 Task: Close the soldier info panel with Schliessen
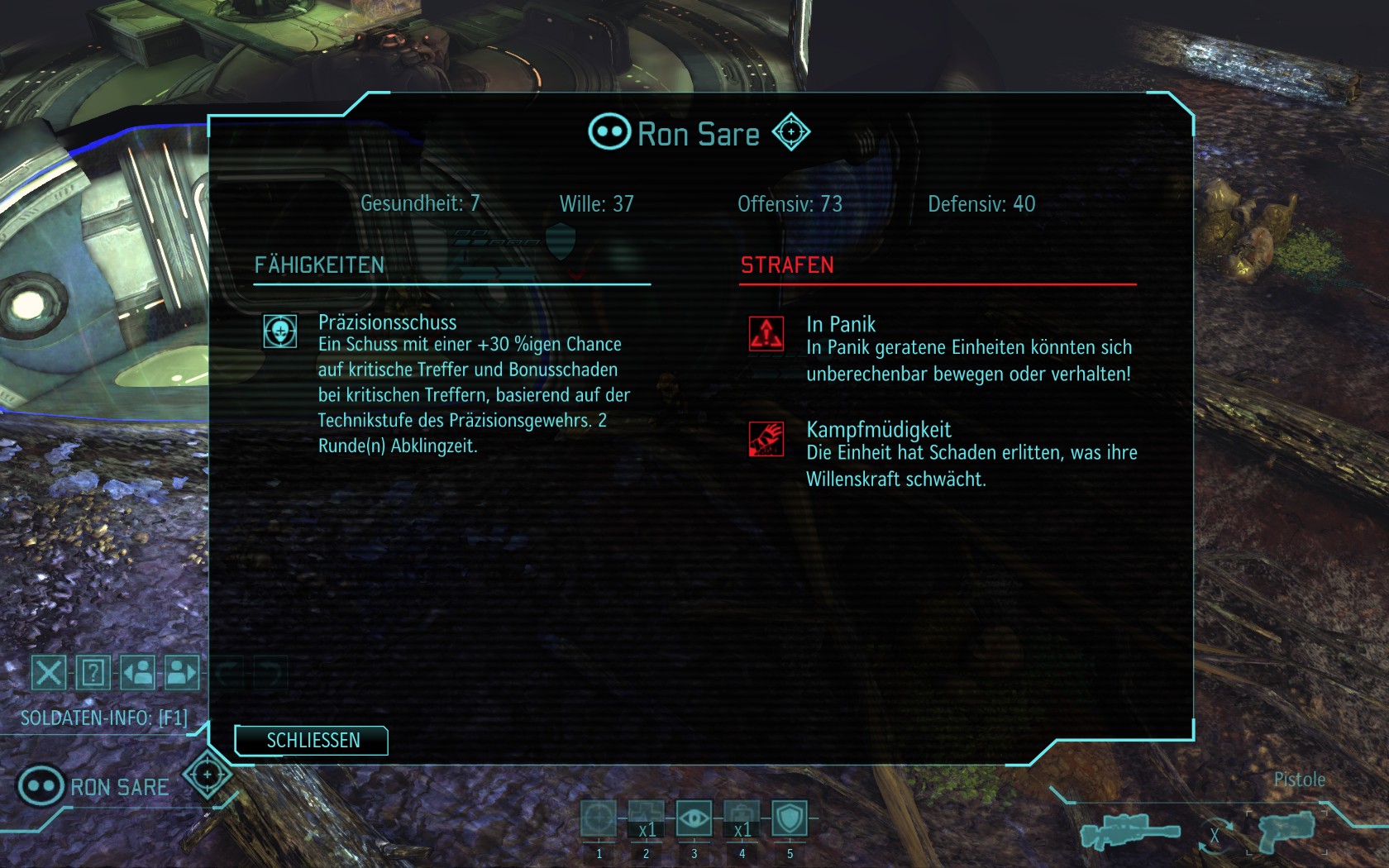pyautogui.click(x=312, y=741)
